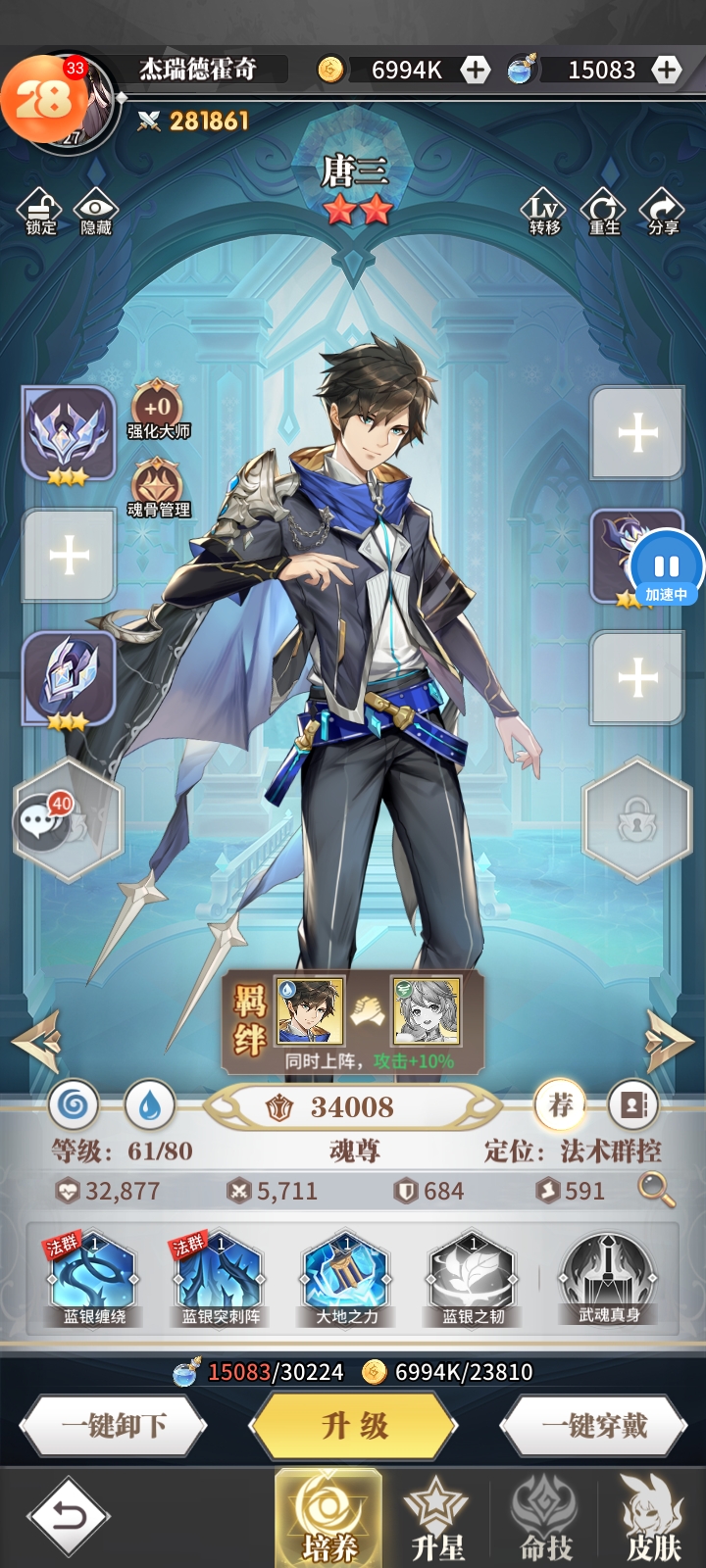Open the 武魂真身 skill
The height and width of the screenshot is (1568, 706).
(608, 1278)
